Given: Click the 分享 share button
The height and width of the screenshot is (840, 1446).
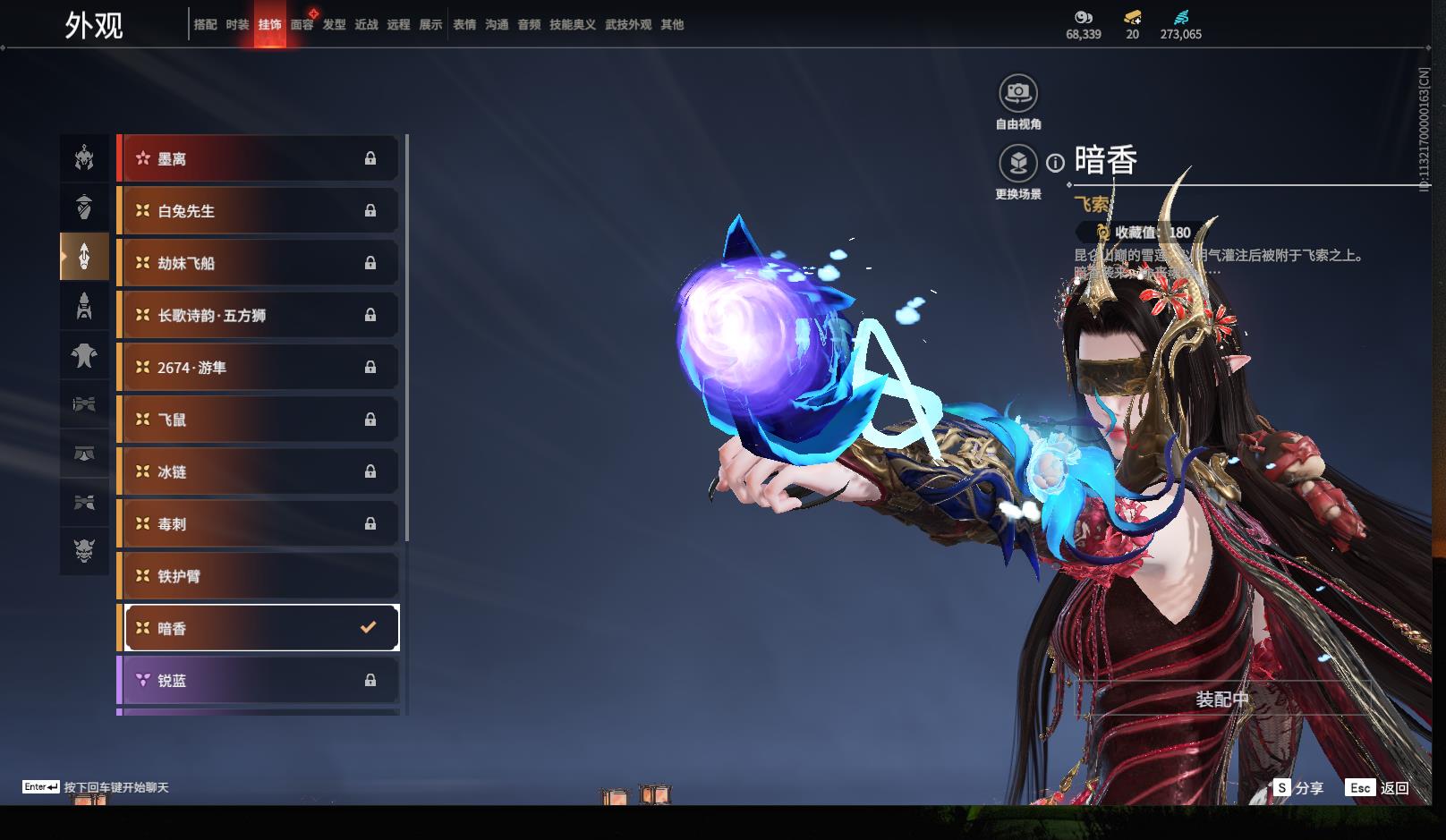Looking at the screenshot, I should (x=1298, y=788).
